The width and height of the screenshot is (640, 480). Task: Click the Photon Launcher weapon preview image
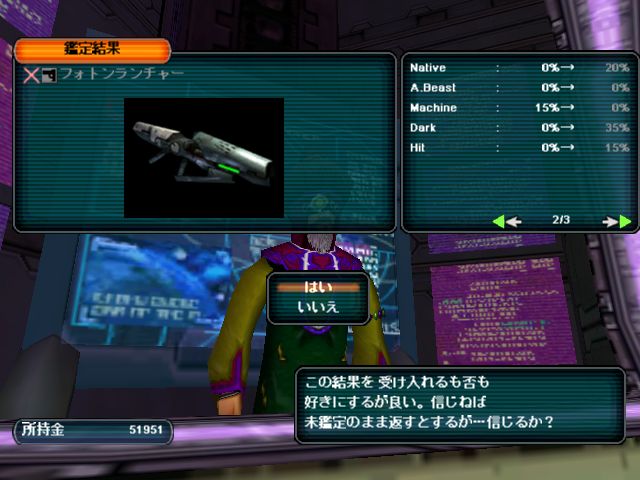[204, 157]
